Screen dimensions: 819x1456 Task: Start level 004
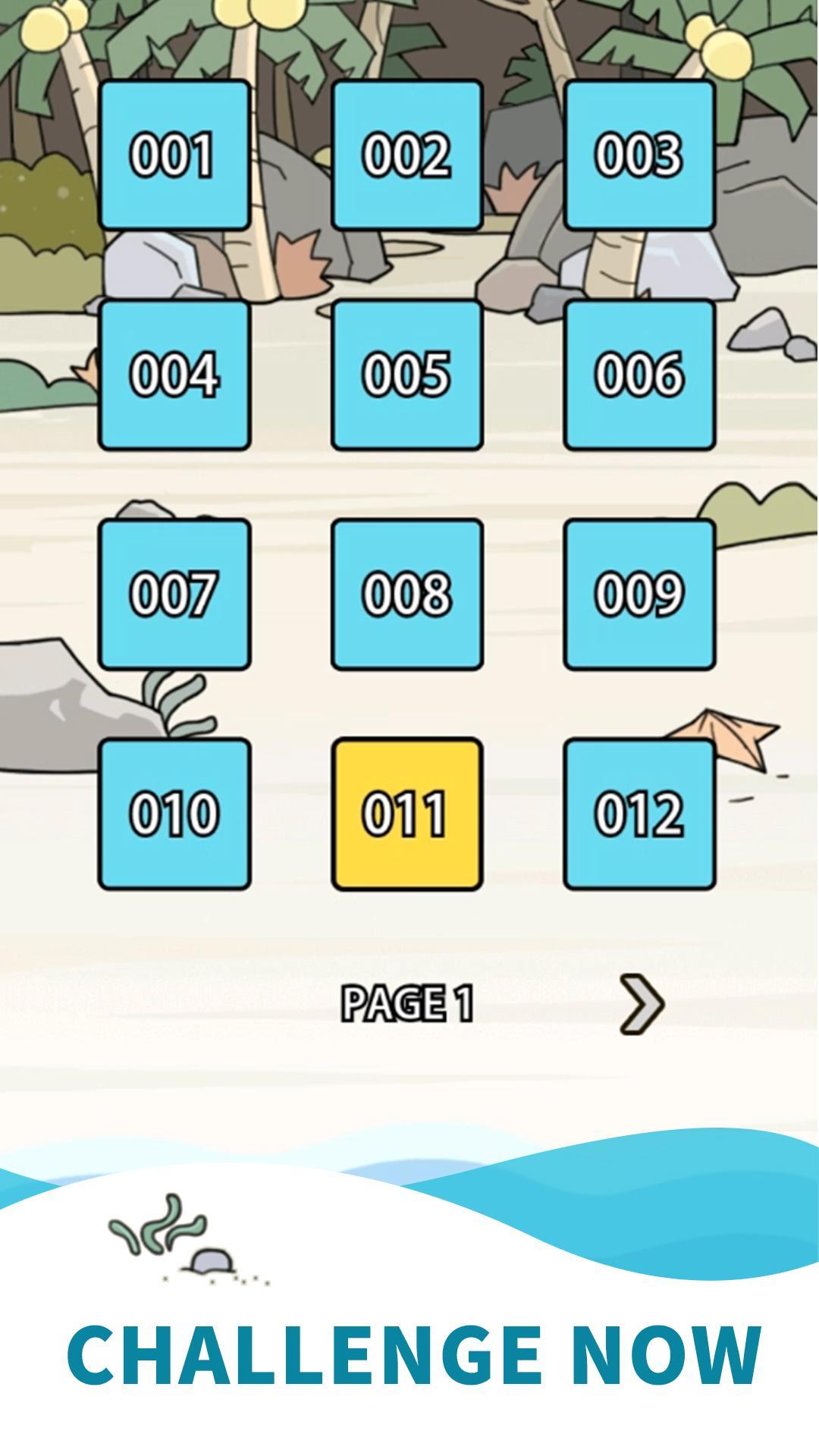[174, 375]
